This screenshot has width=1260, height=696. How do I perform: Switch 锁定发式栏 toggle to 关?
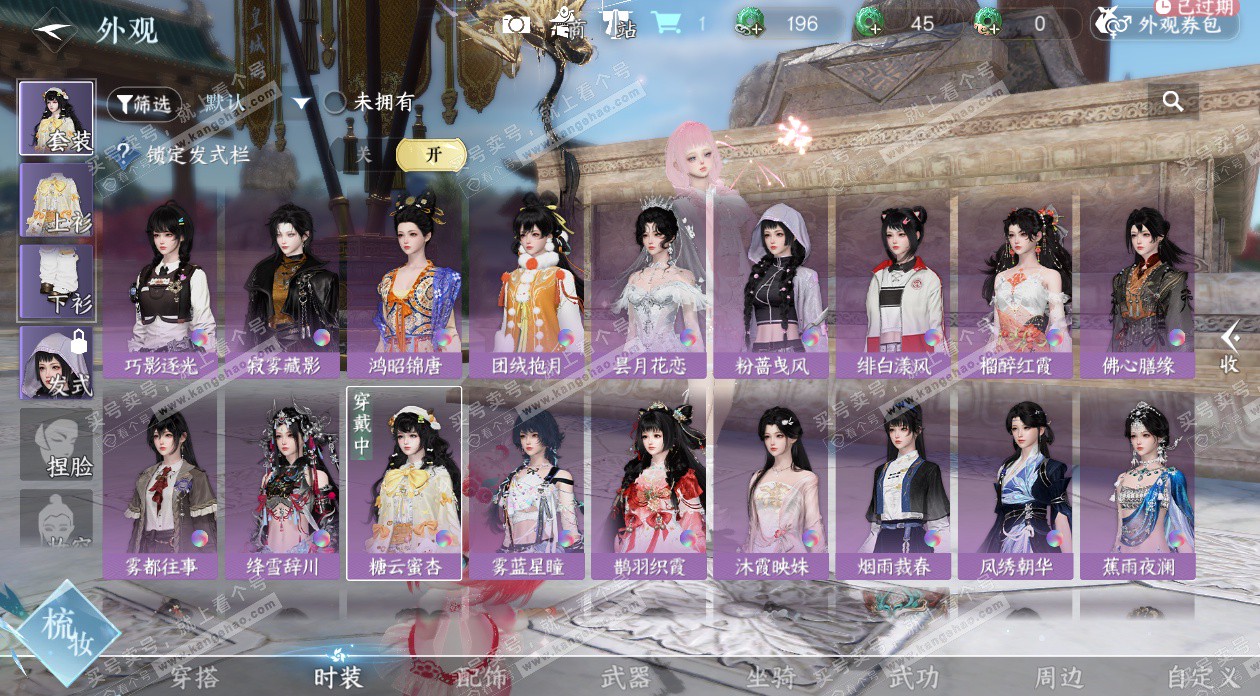coord(364,155)
